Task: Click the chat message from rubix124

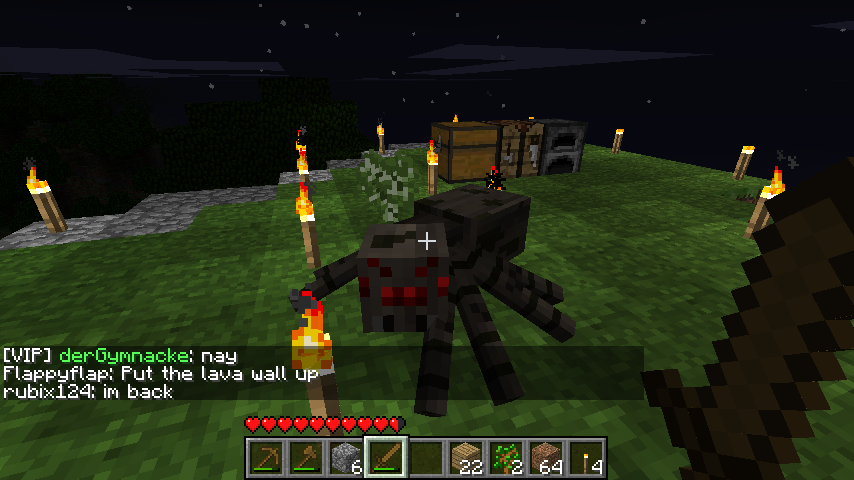Action: click(x=88, y=392)
